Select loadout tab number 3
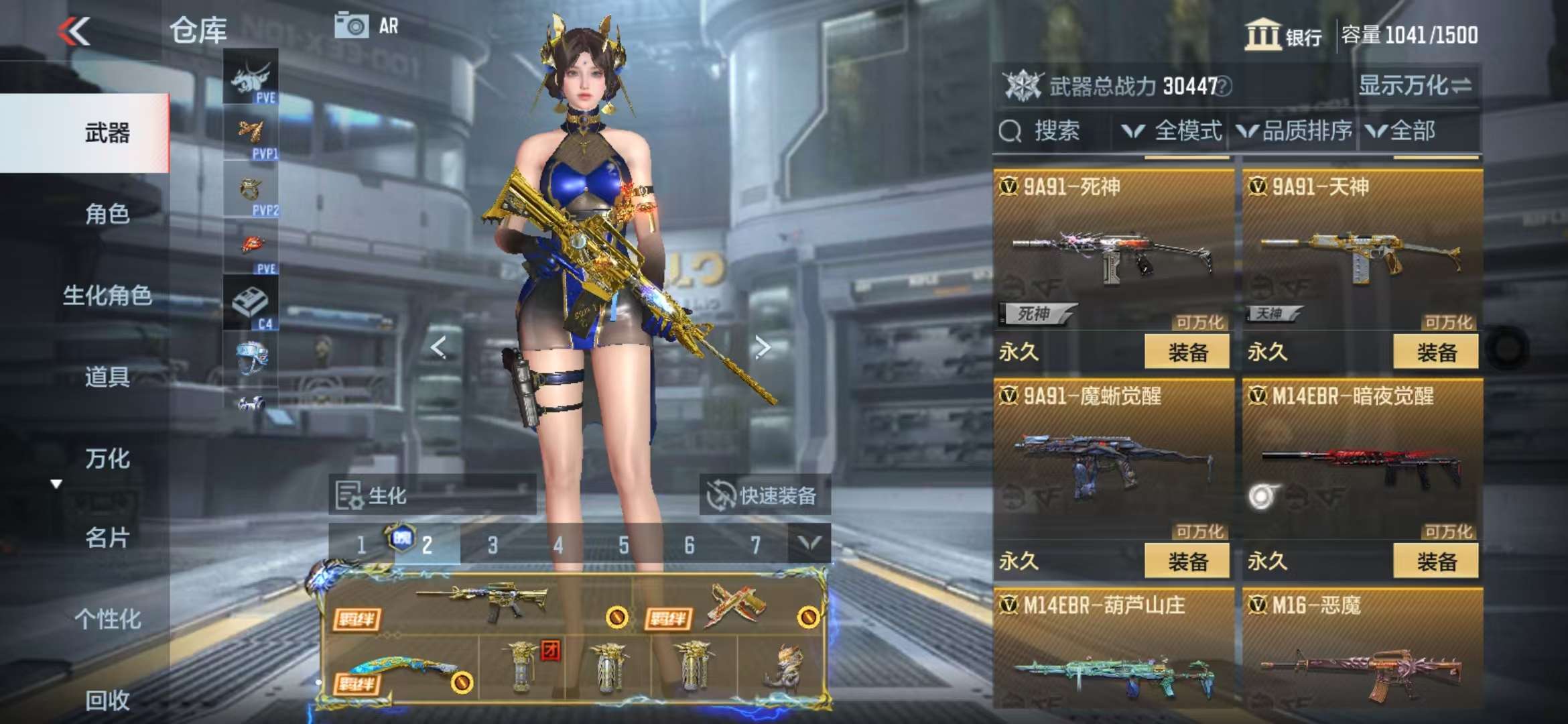 tap(493, 545)
